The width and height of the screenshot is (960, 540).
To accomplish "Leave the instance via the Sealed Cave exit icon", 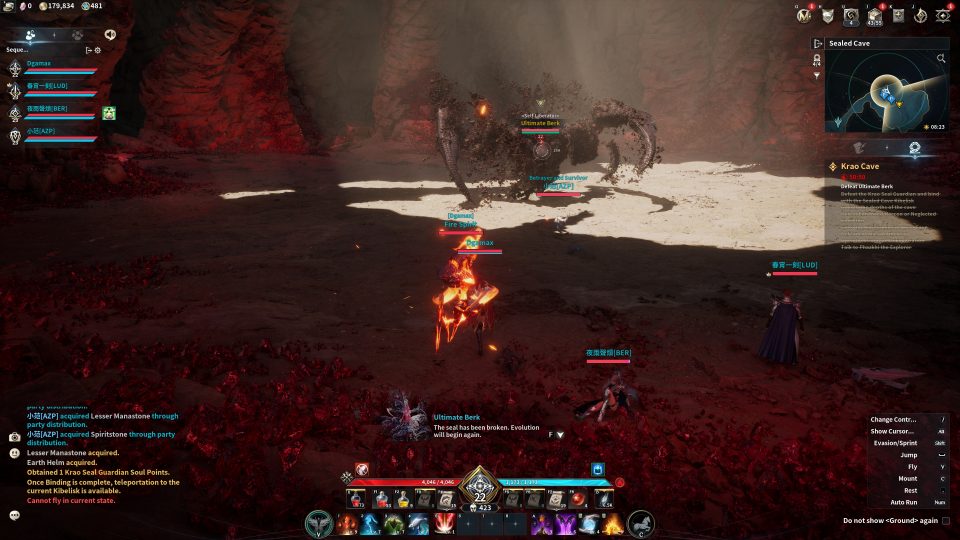I will click(x=818, y=44).
